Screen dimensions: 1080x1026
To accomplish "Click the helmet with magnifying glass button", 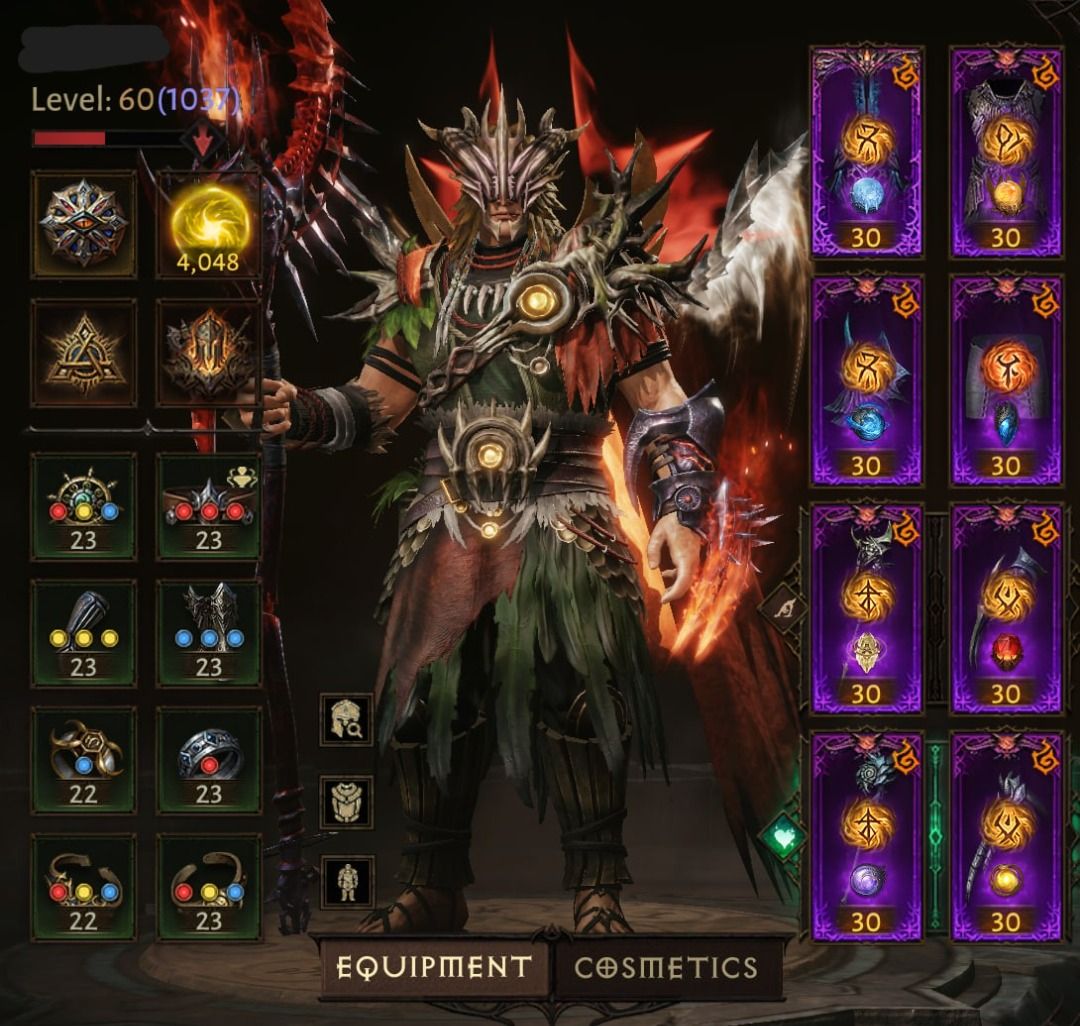I will pos(346,719).
